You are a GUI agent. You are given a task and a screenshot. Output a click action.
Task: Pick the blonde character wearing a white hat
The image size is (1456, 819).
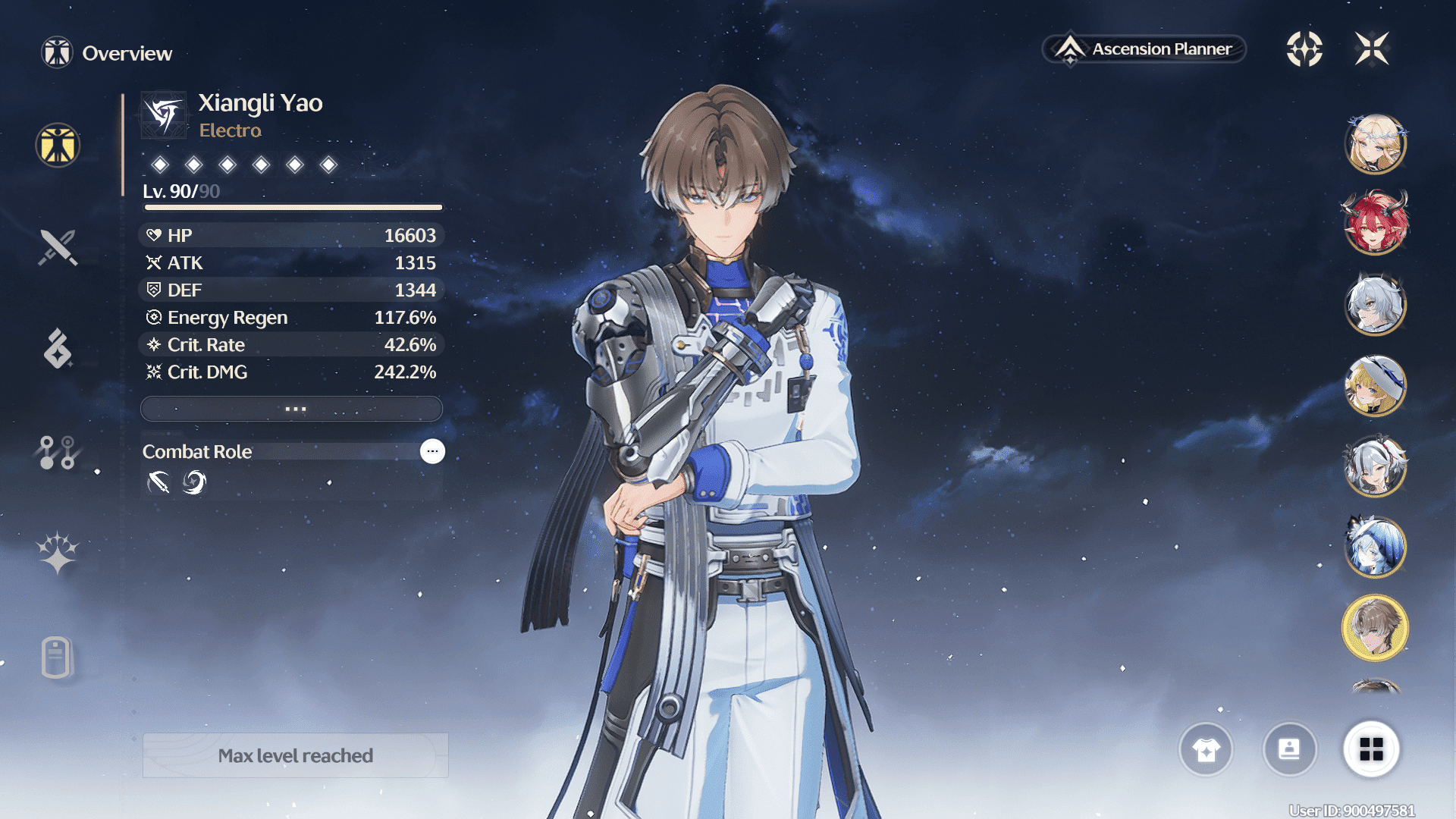coord(1375,385)
